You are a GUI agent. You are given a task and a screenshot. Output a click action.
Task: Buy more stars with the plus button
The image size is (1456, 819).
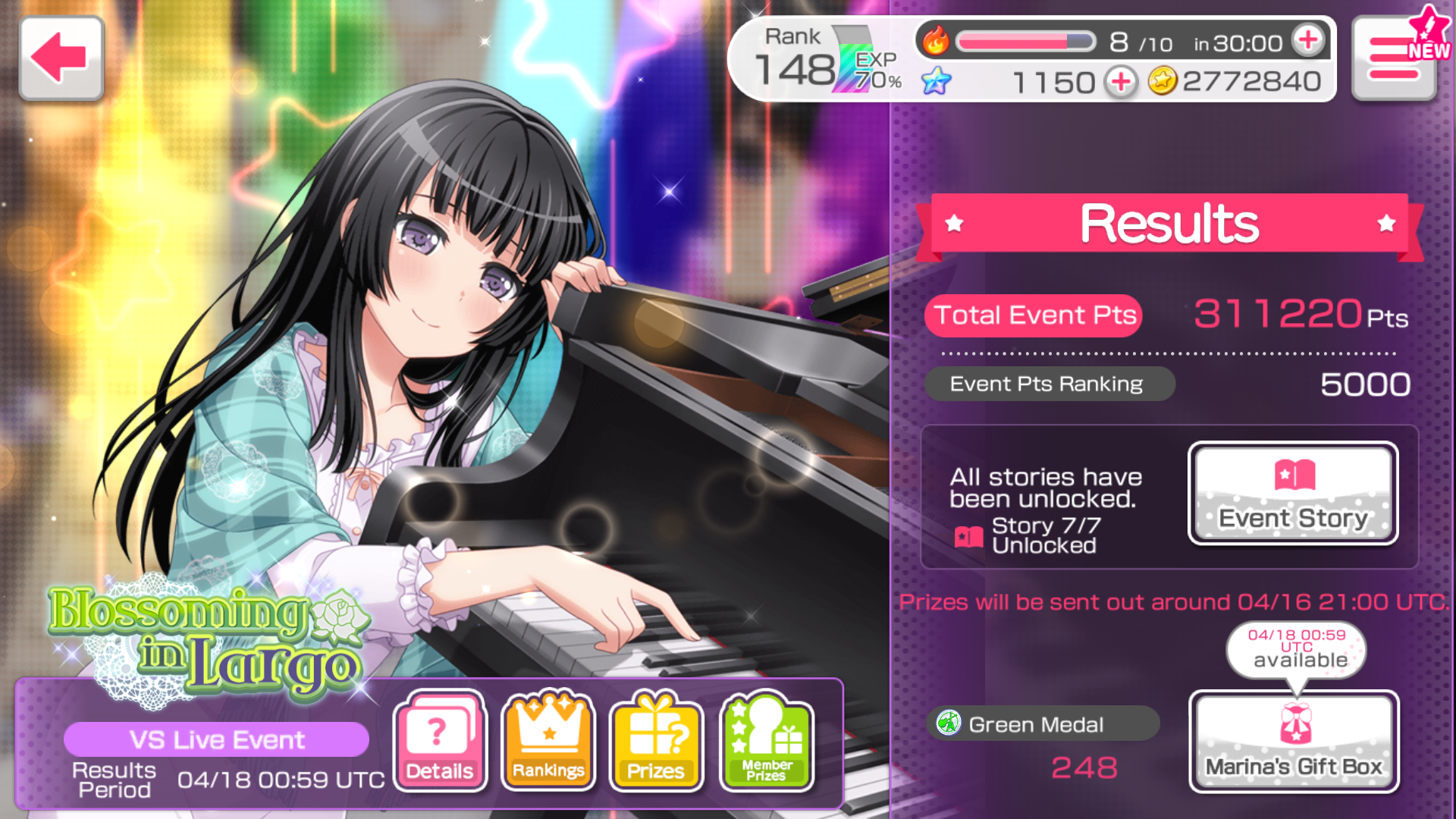click(x=1121, y=81)
